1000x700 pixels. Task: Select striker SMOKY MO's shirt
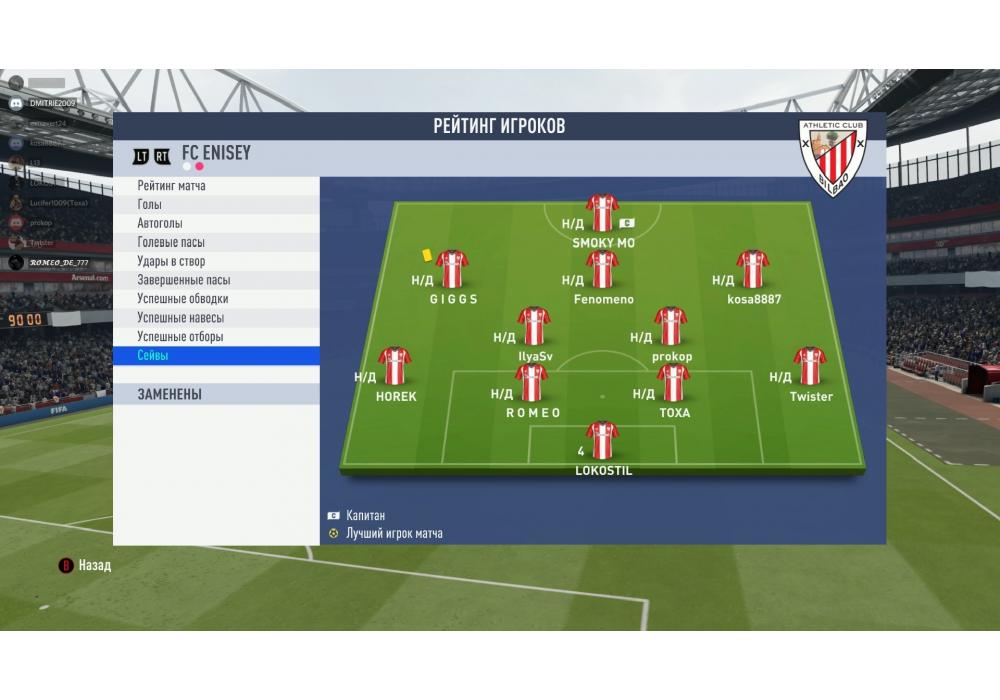(602, 213)
